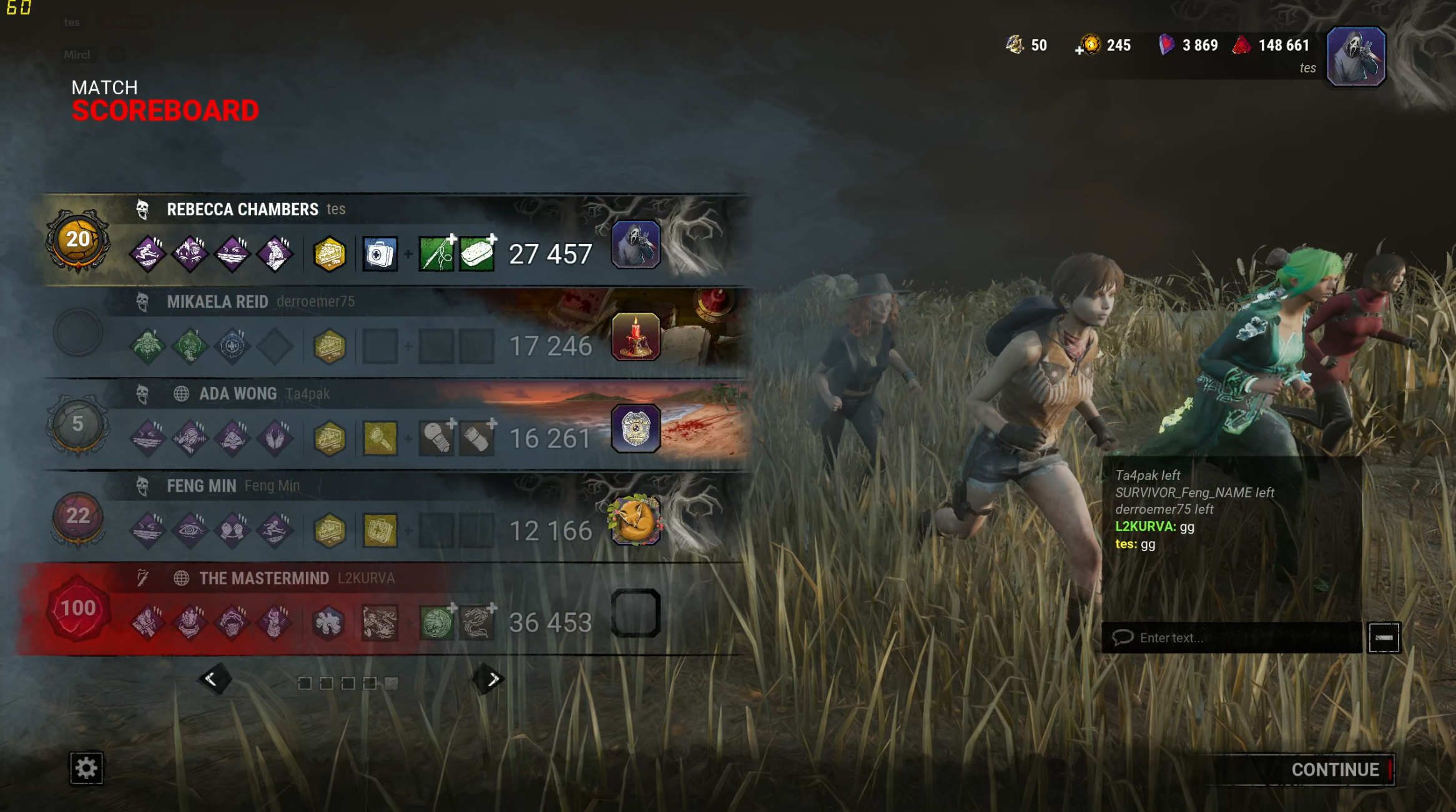This screenshot has height=812, width=1456.
Task: Open the settings gear menu
Action: [86, 768]
